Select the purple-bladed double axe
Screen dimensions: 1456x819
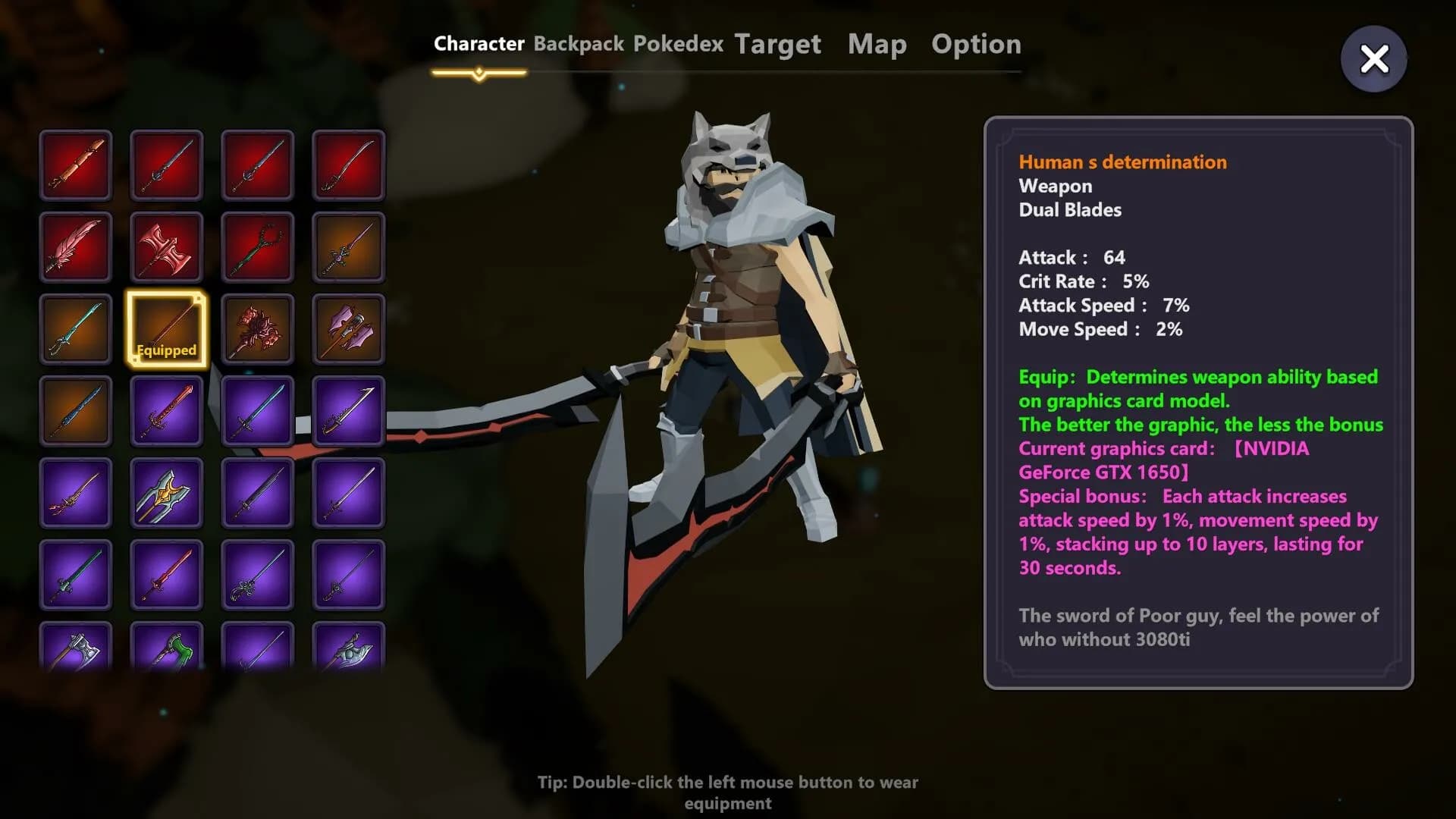pos(348,329)
